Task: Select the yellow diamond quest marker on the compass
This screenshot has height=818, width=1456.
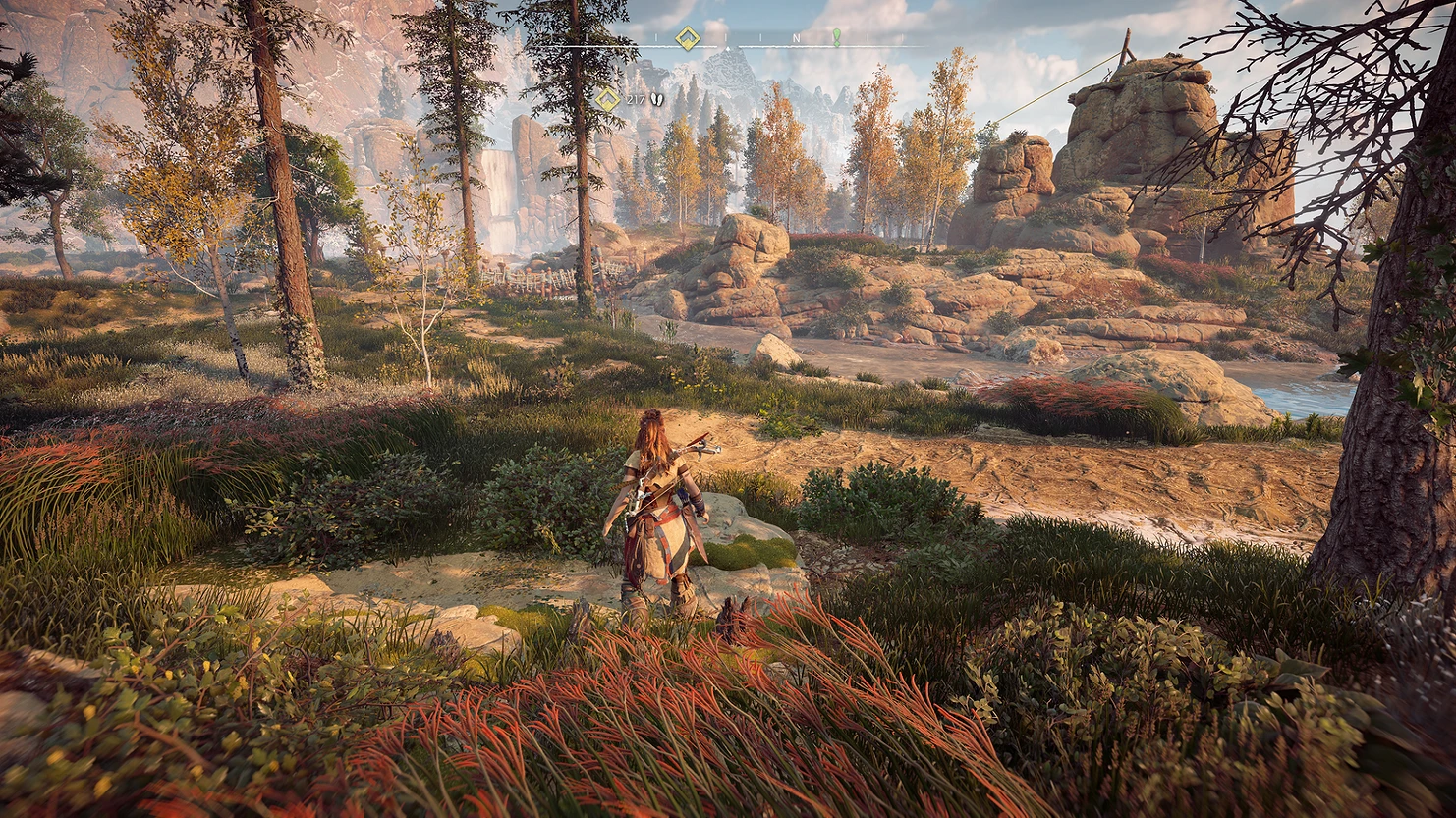Action: [688, 38]
